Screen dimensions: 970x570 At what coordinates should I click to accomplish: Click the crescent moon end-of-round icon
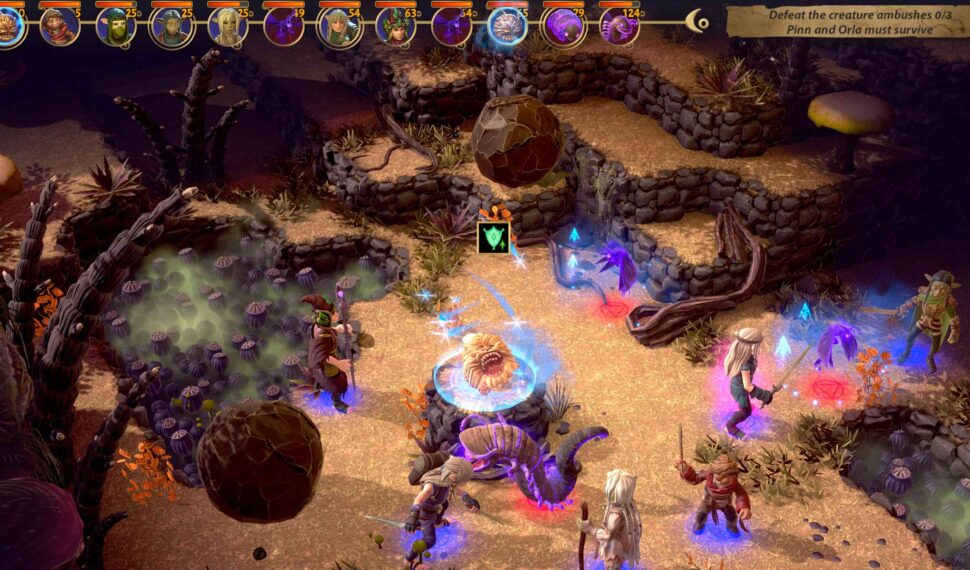click(x=698, y=21)
